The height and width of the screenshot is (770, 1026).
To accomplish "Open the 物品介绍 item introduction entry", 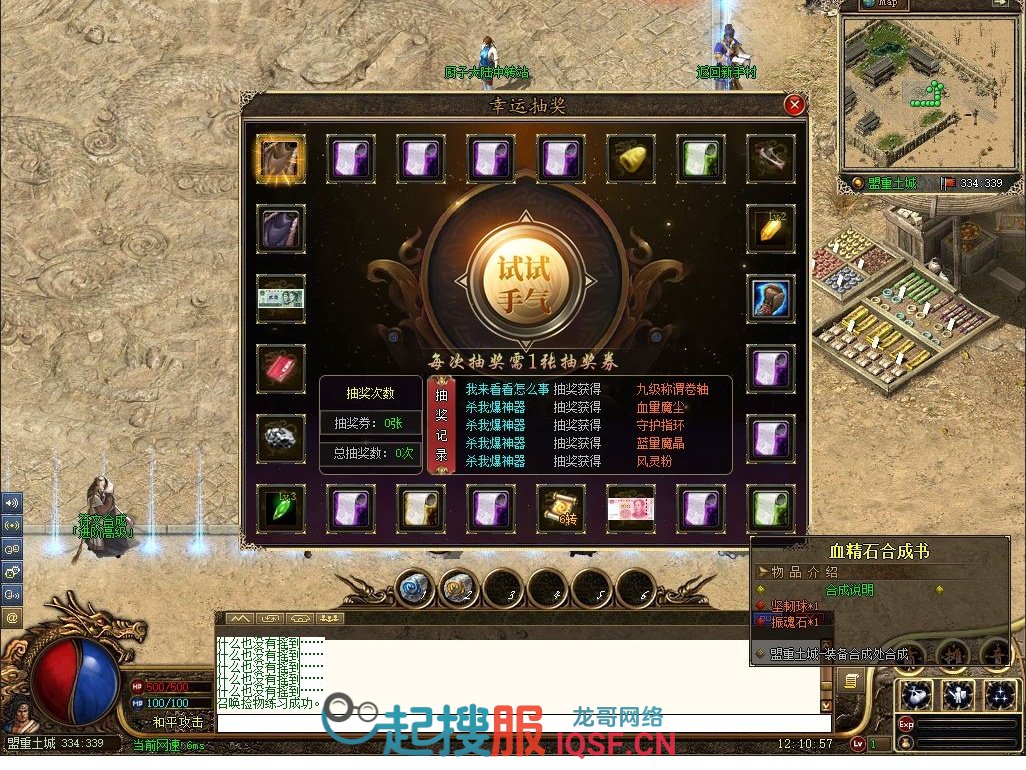I will click(800, 572).
